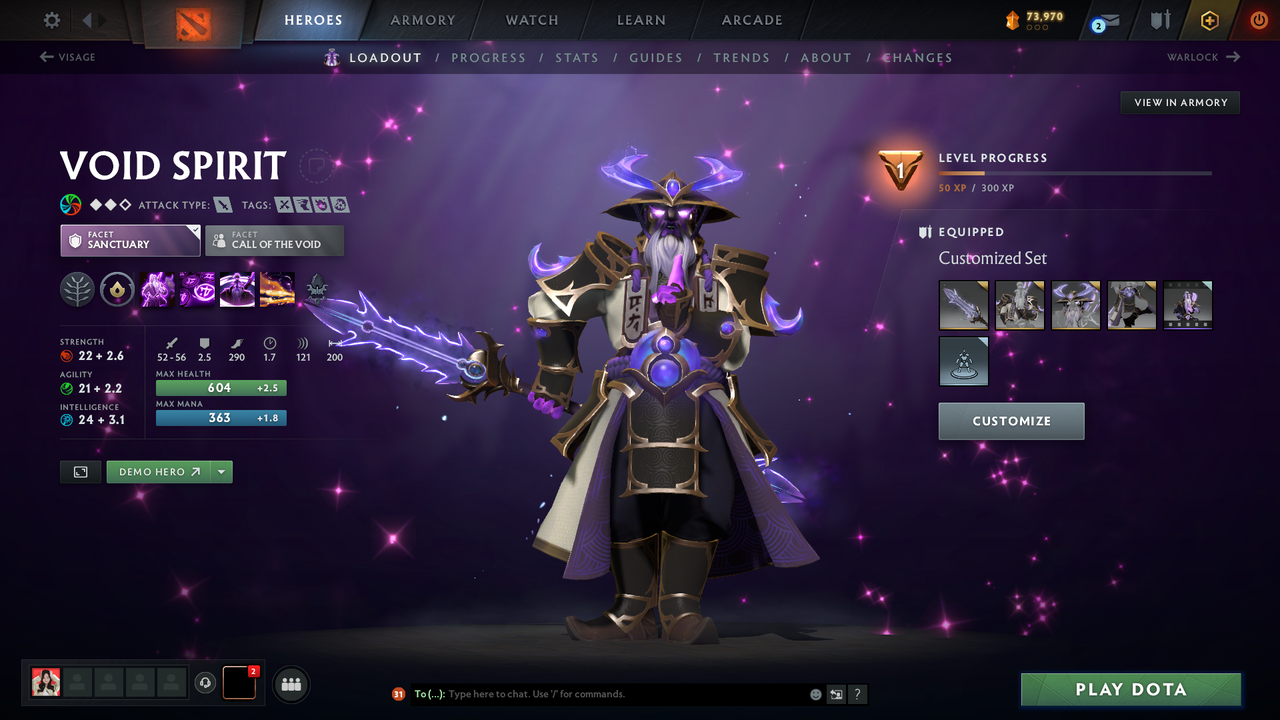Select the equipped sword thumbnail

tap(963, 305)
